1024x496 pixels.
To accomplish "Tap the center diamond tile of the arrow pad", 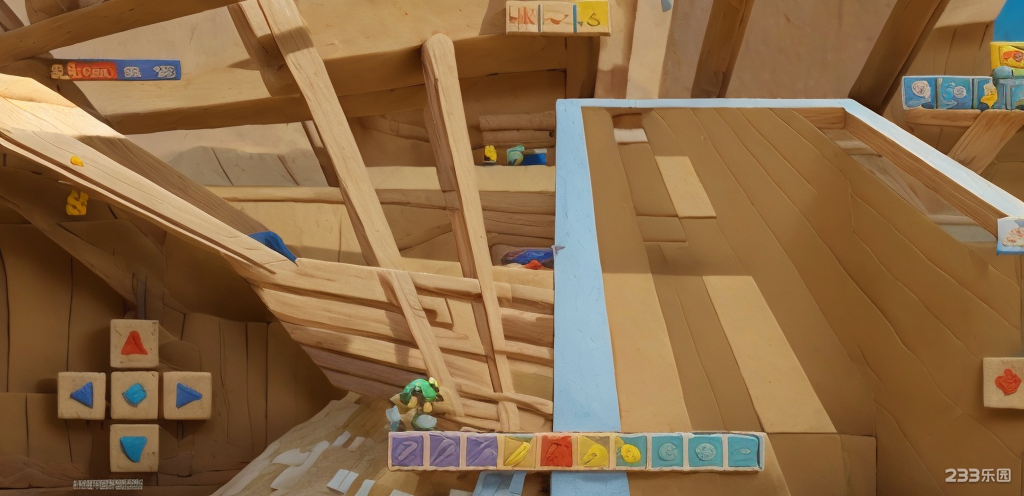I will pos(134,395).
